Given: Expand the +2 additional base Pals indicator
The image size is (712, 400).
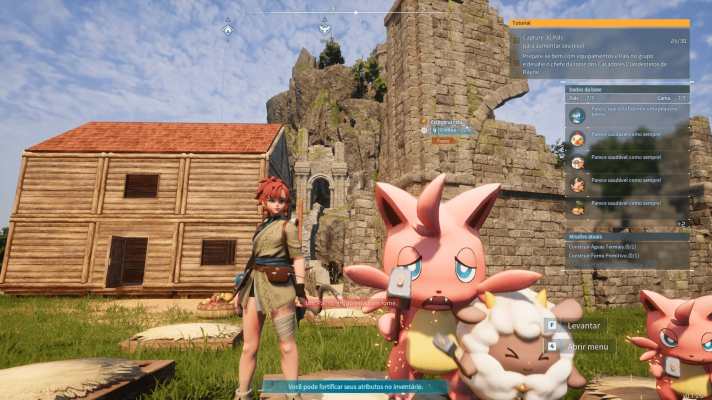Looking at the screenshot, I should point(680,223).
